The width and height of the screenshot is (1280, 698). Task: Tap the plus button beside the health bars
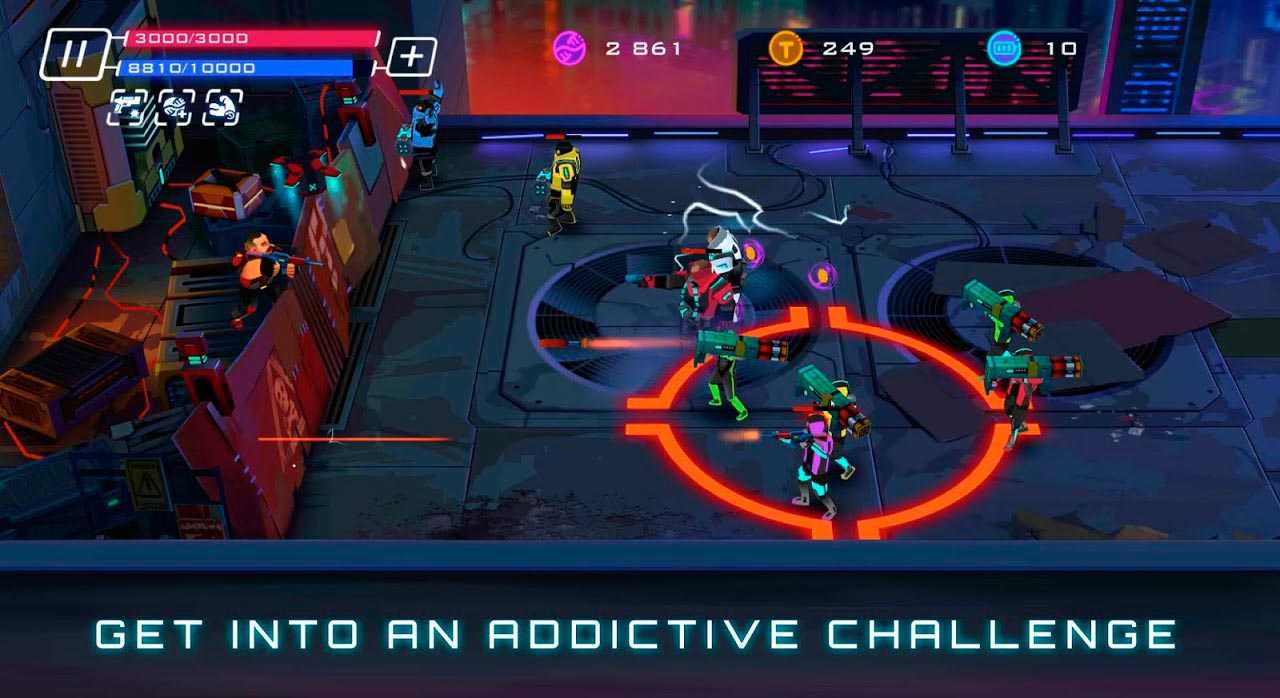[411, 56]
